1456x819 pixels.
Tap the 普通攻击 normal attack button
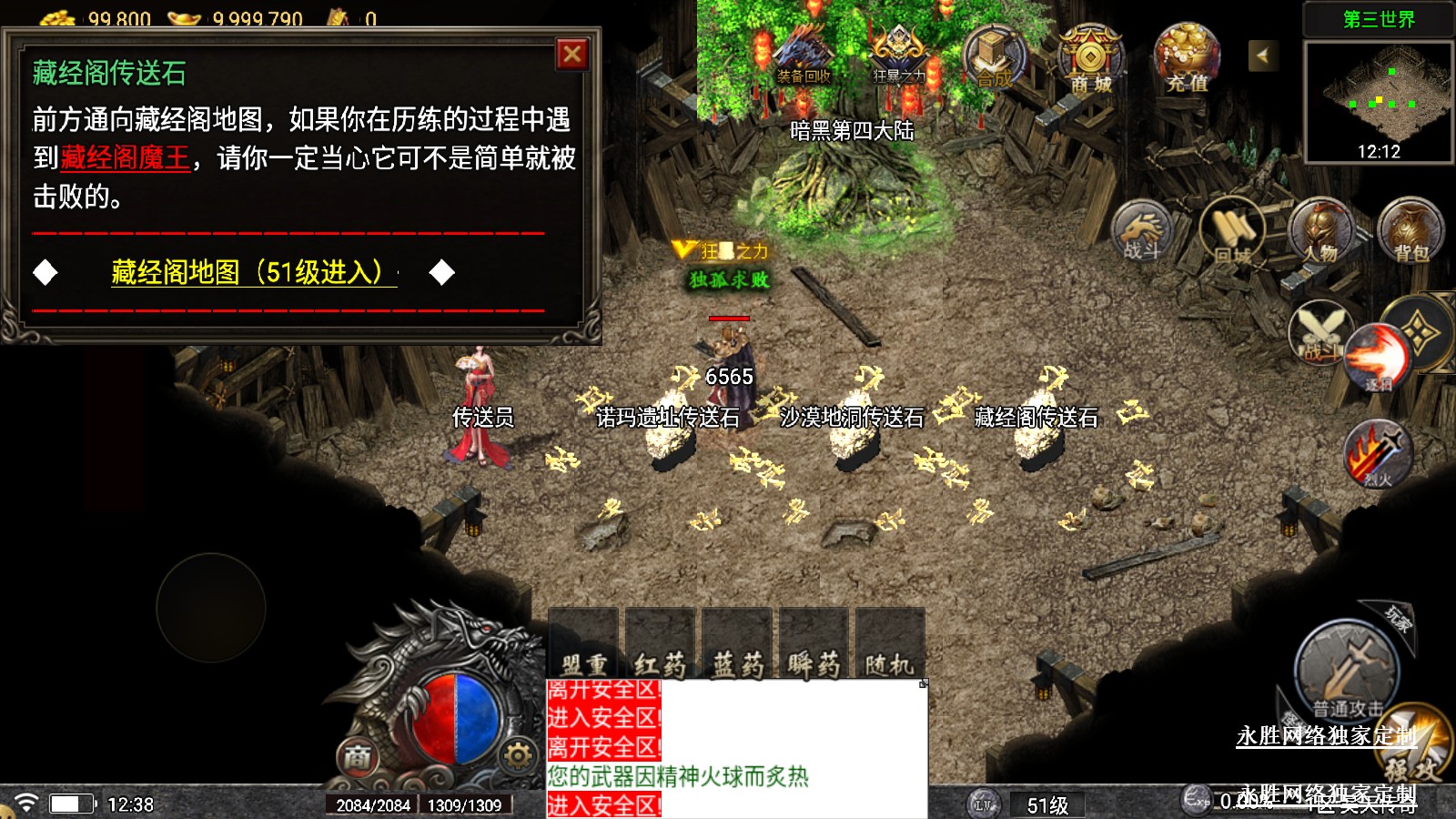coord(1347,672)
